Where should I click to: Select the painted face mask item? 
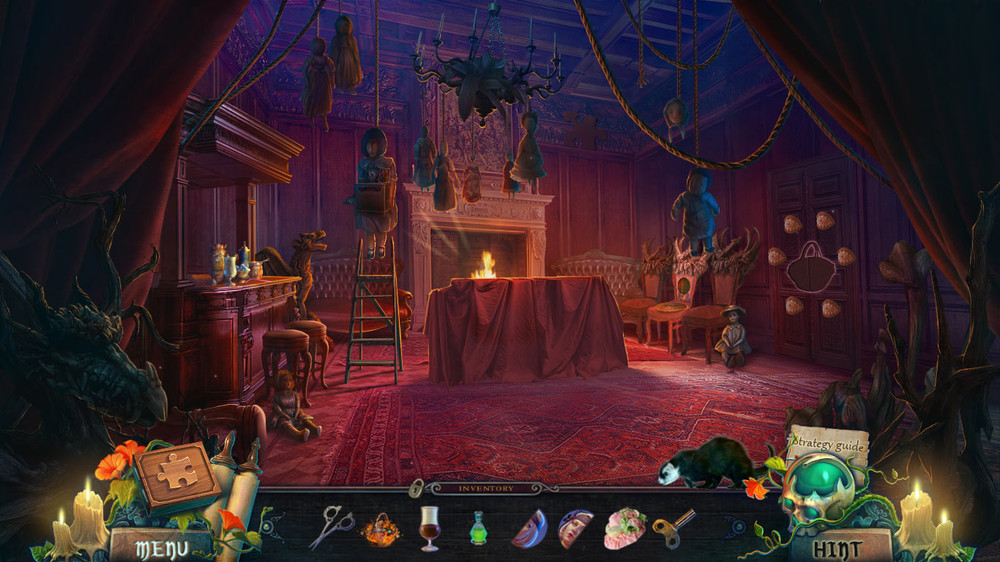[x=575, y=528]
